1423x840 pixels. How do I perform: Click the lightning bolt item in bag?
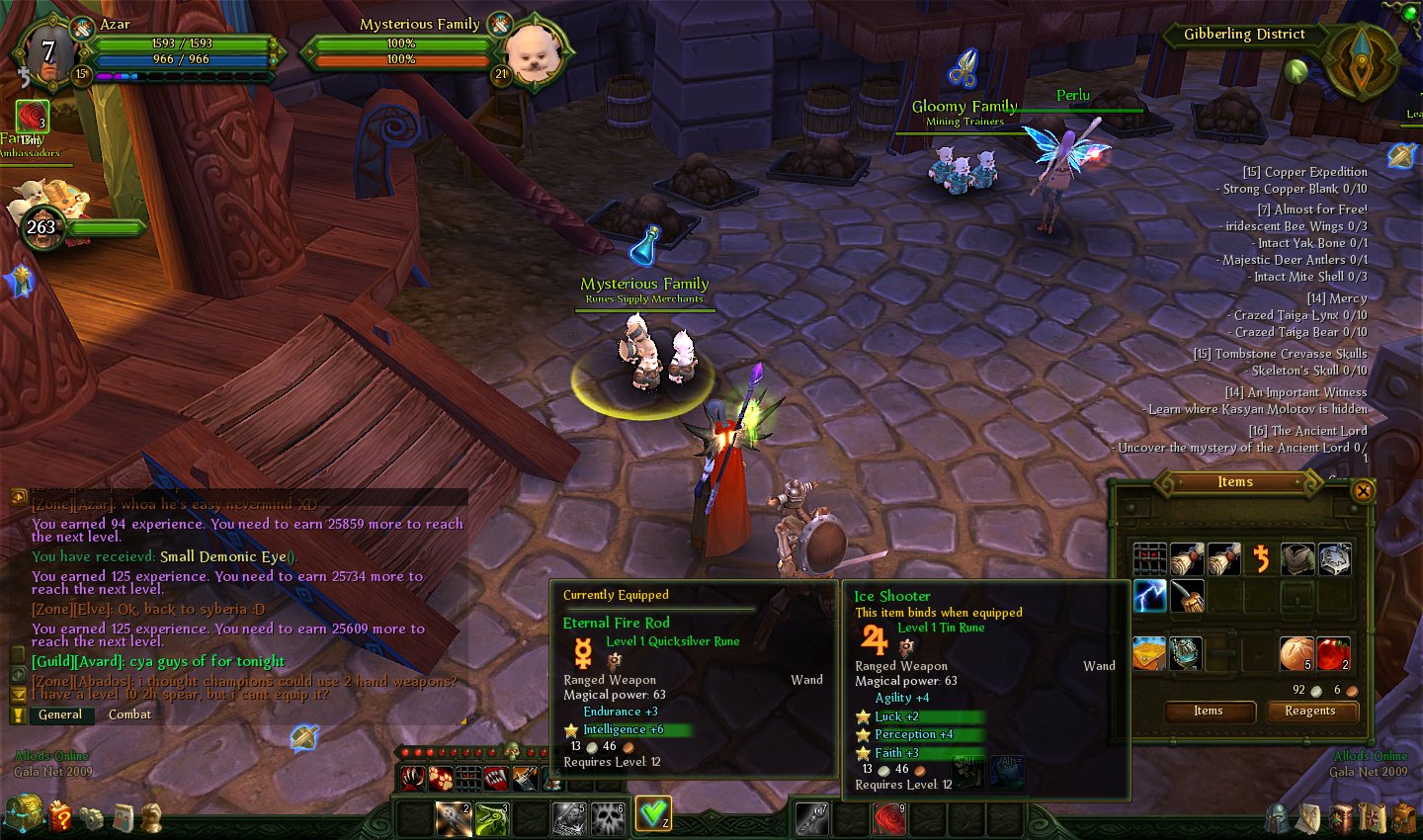[x=1149, y=596]
